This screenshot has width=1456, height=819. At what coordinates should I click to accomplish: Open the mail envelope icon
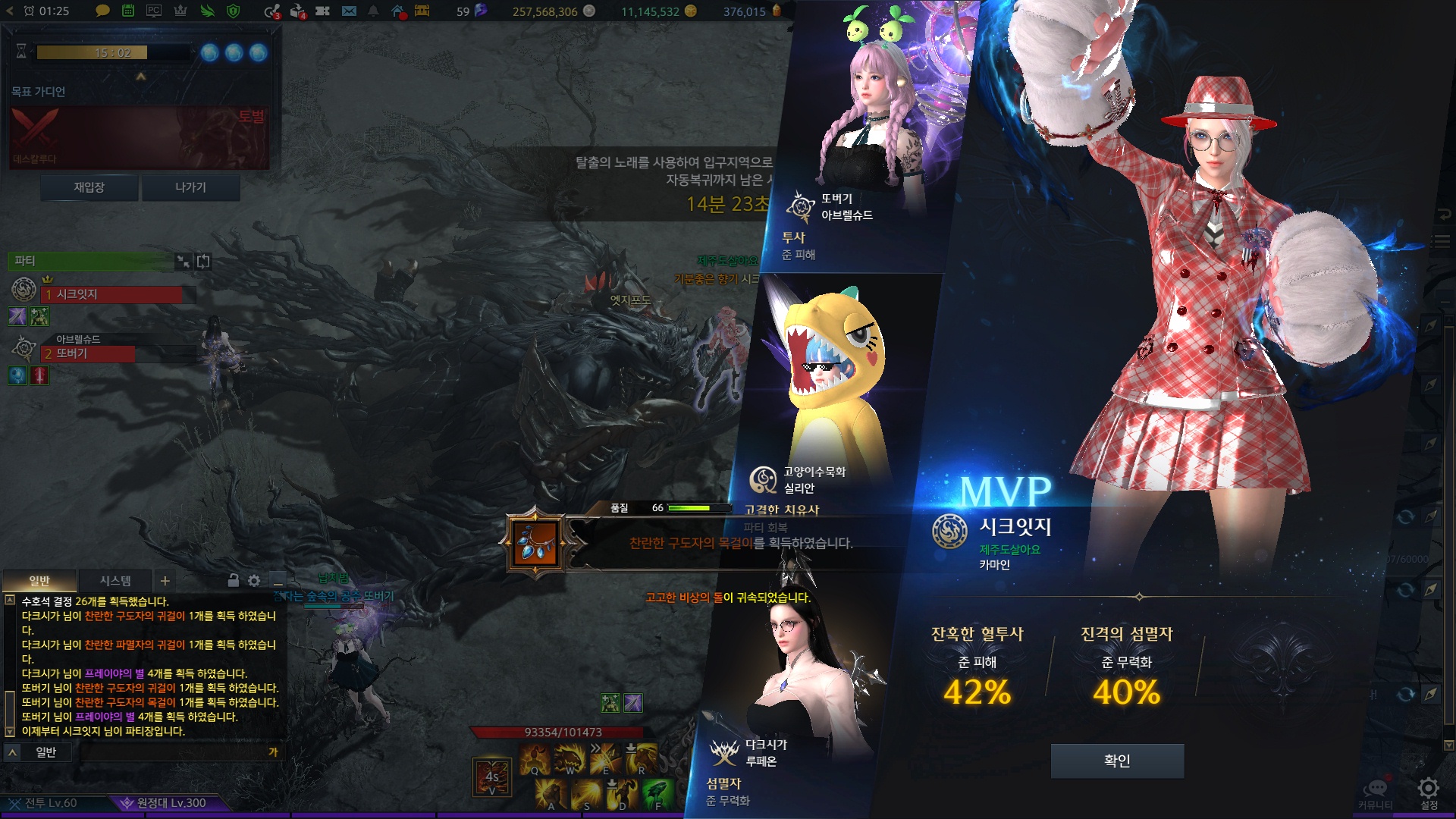point(349,11)
